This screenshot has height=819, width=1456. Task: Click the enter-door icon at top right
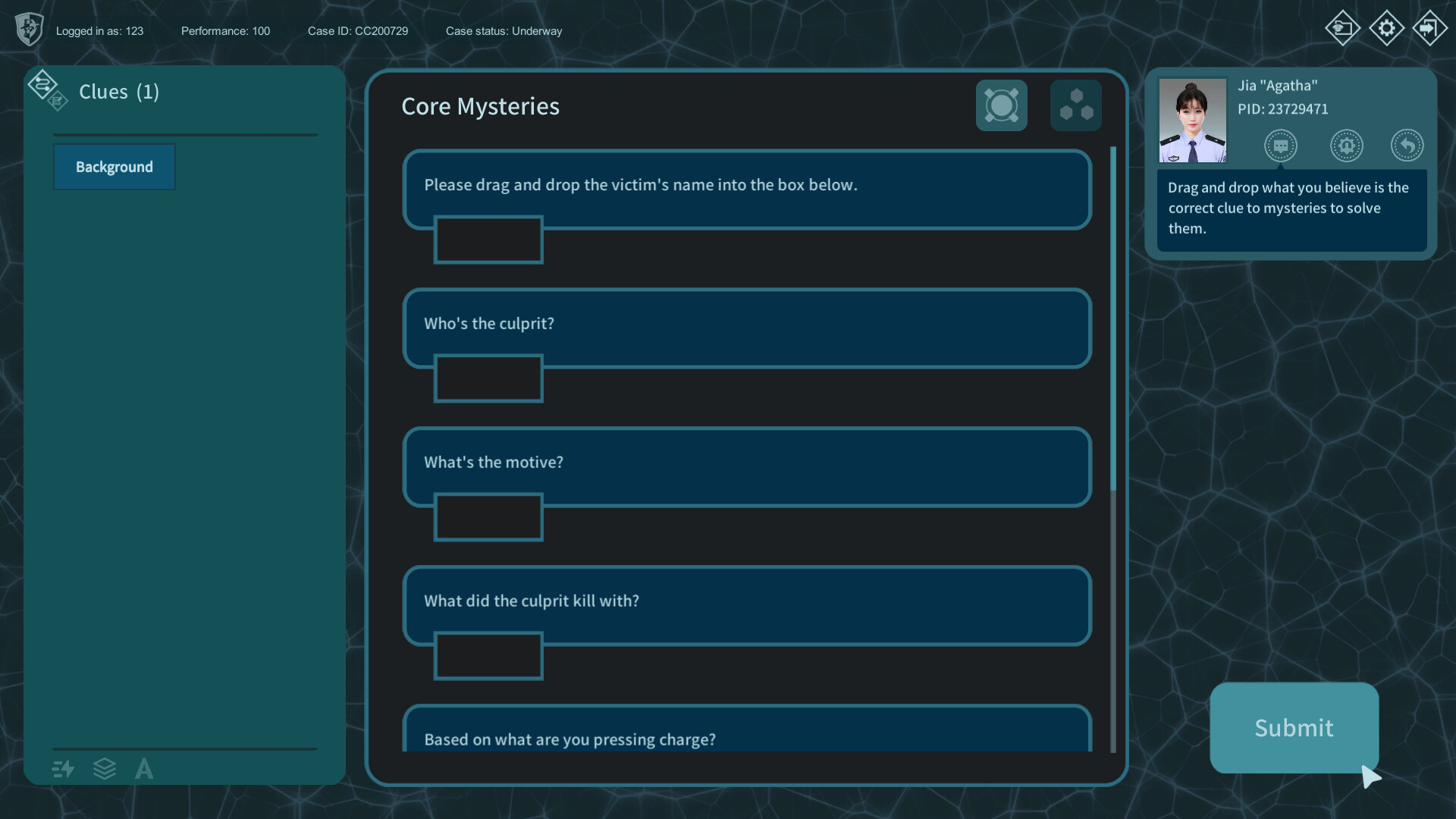[x=1343, y=28]
